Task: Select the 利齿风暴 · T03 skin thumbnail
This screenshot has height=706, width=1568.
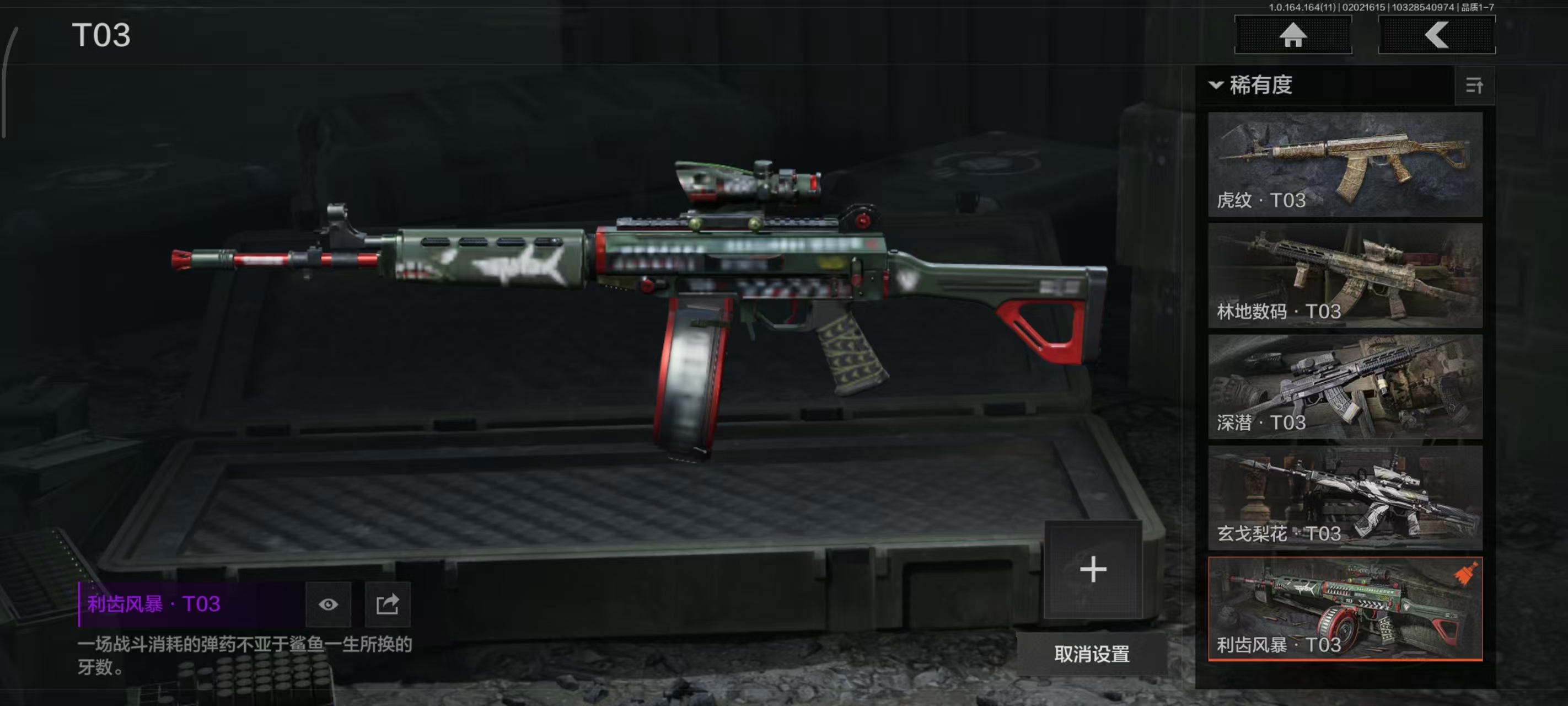Action: coord(1345,609)
